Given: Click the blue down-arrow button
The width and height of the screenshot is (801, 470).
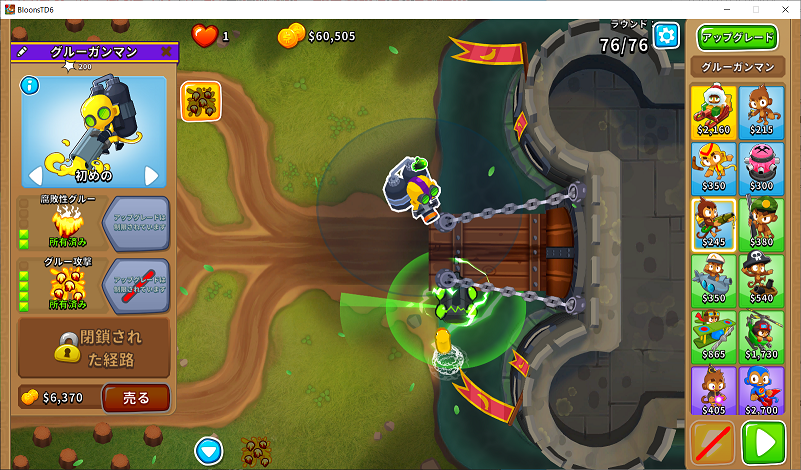Looking at the screenshot, I should point(208,449).
